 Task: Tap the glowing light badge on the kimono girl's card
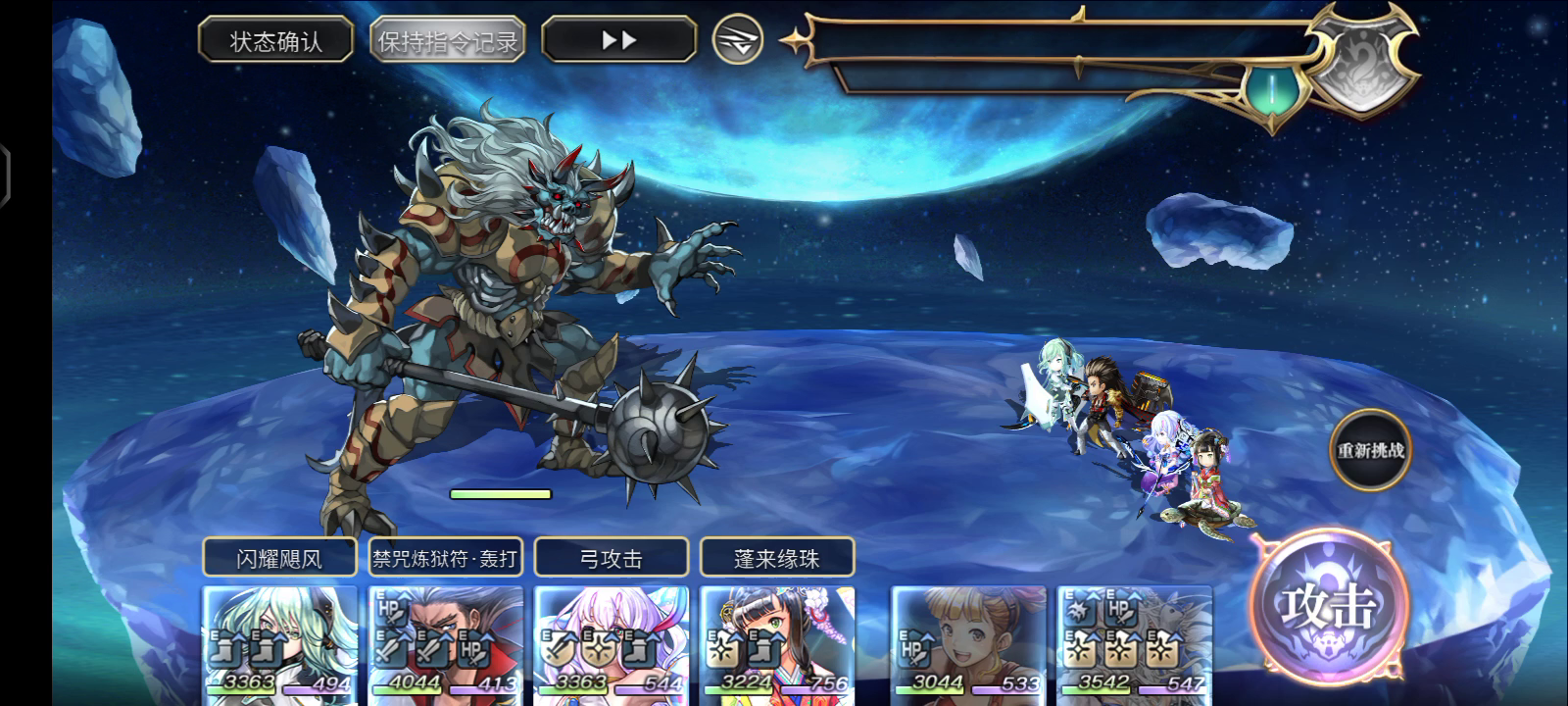coord(722,647)
